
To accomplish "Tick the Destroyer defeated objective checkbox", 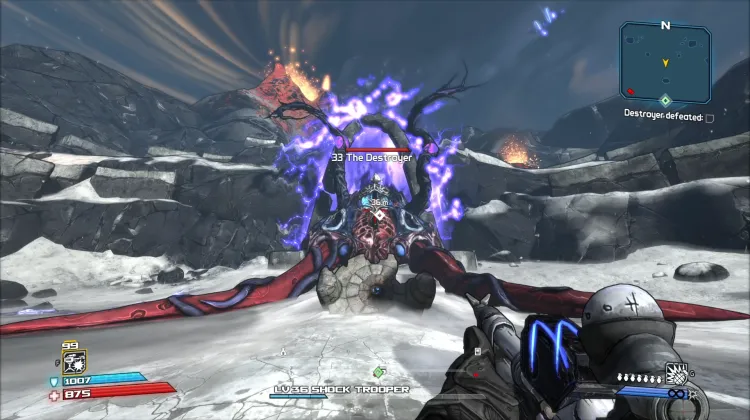I will tap(710, 117).
